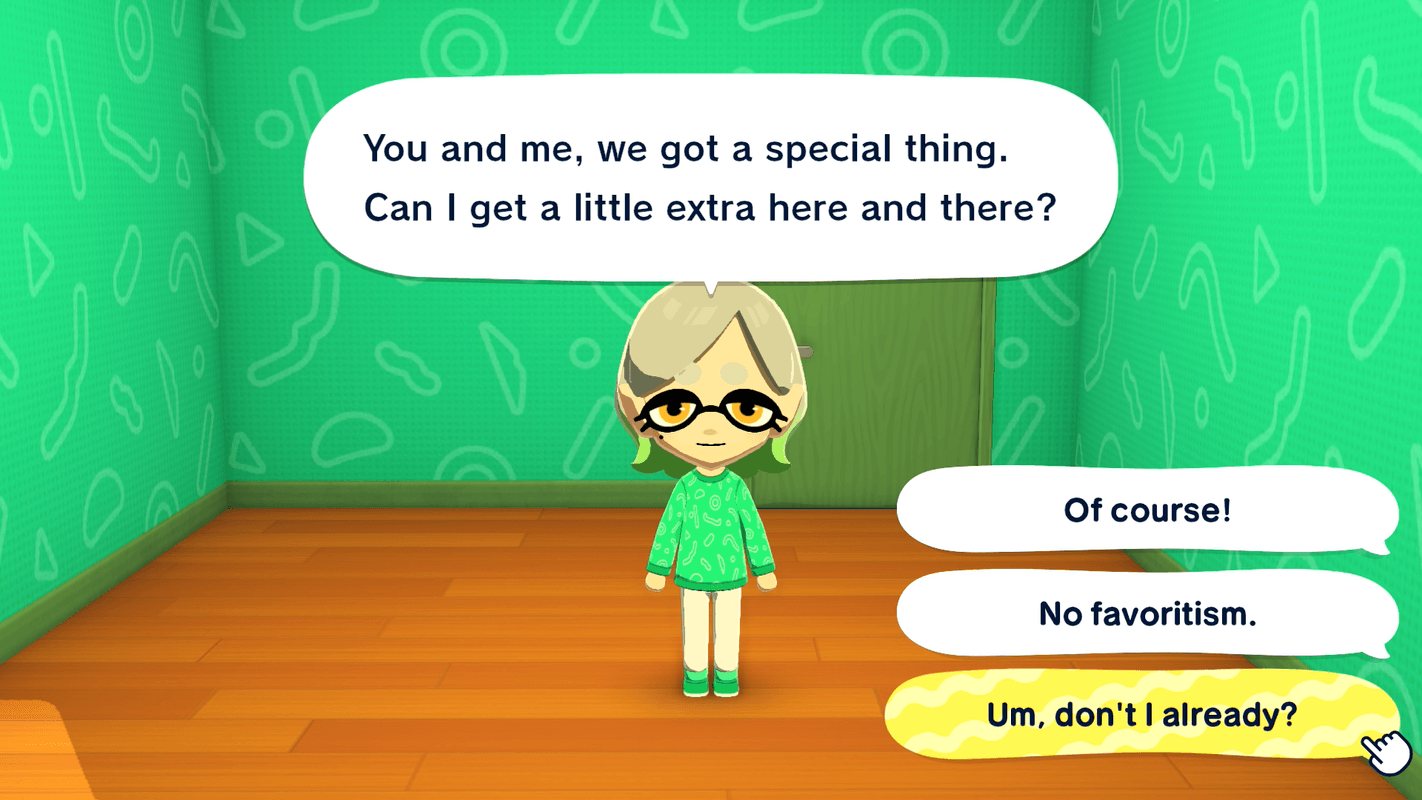Tap the middle response option on the right

pos(1146,614)
